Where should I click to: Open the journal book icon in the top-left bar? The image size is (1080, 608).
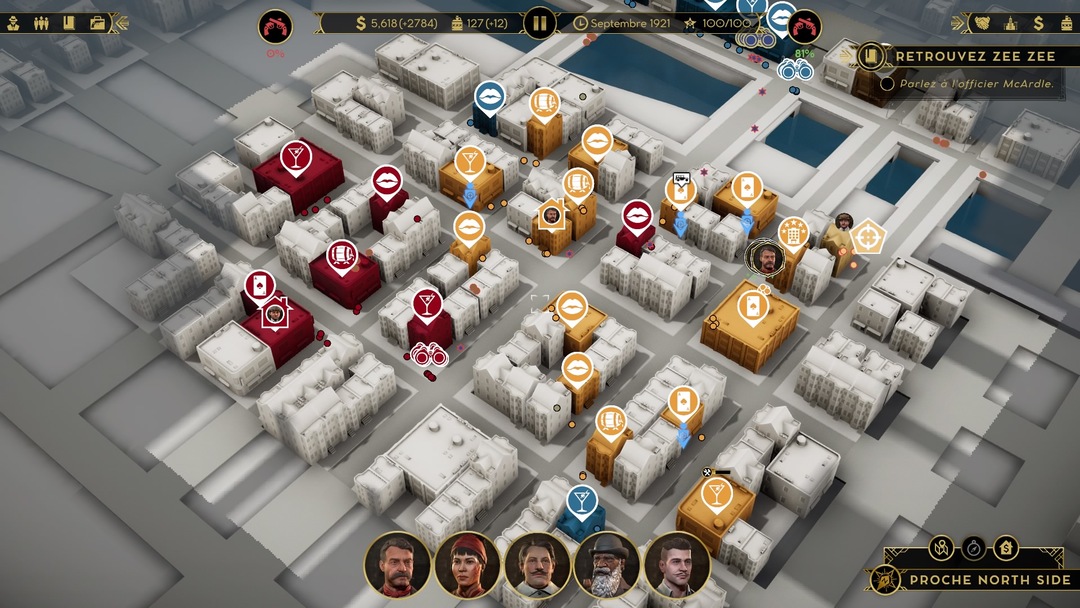pyautogui.click(x=69, y=23)
